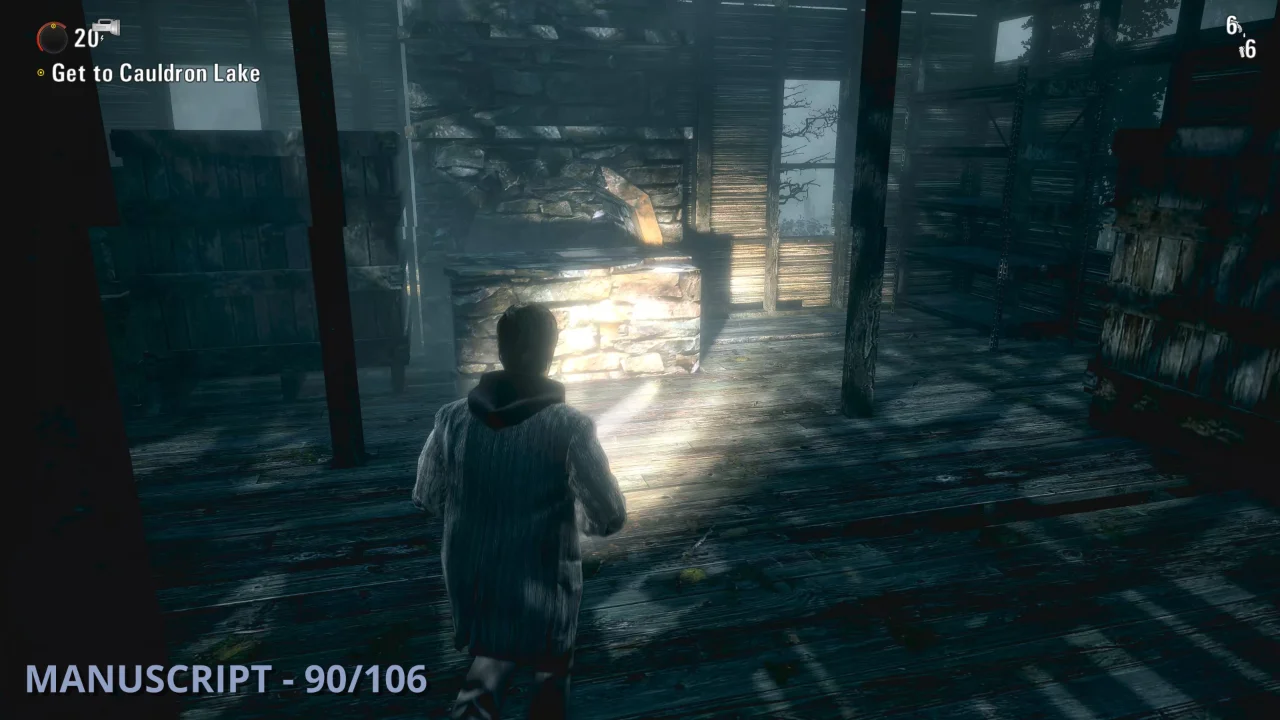Toggle the flashlight battery indicator

coord(51,39)
